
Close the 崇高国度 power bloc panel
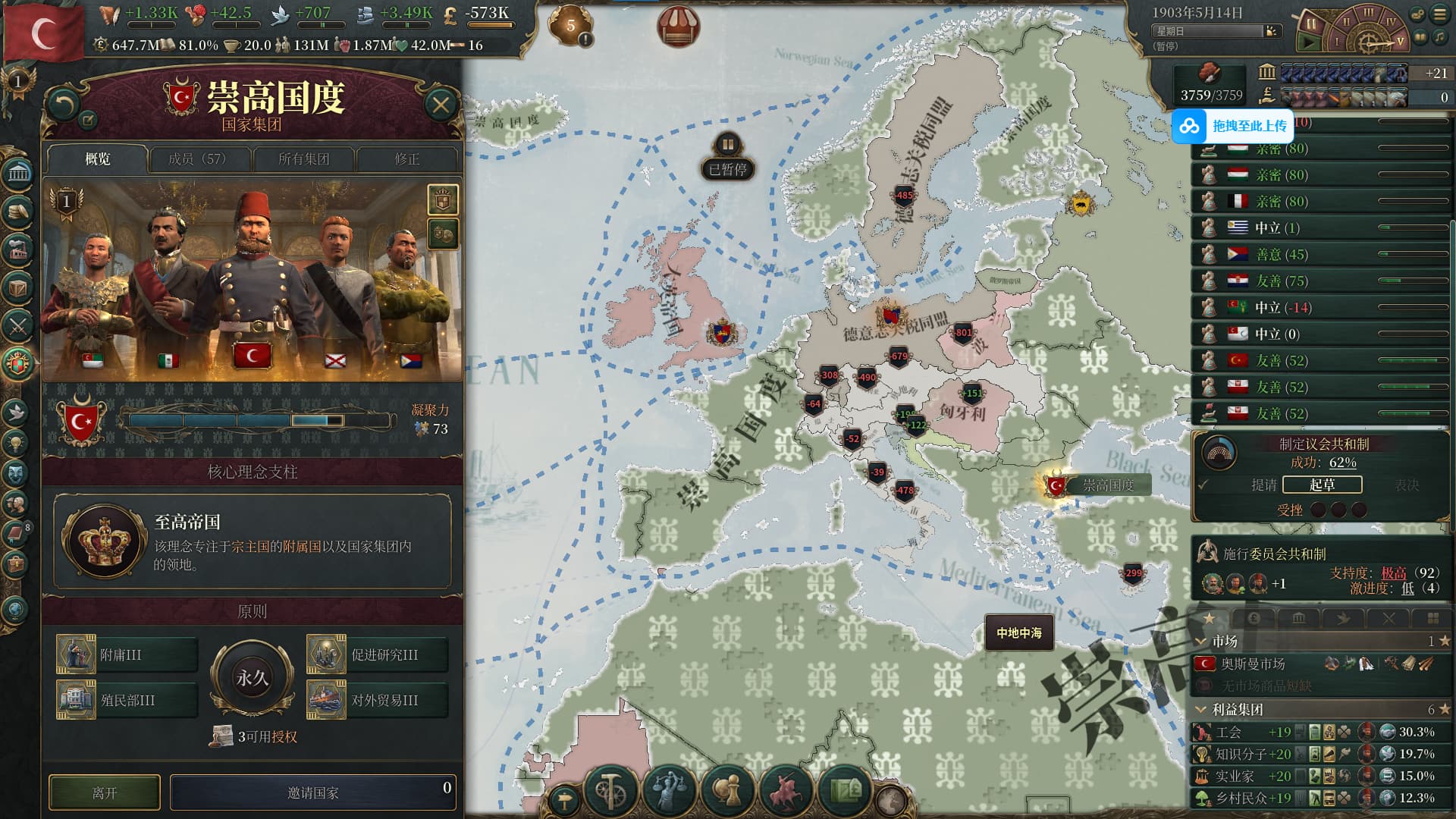[441, 105]
